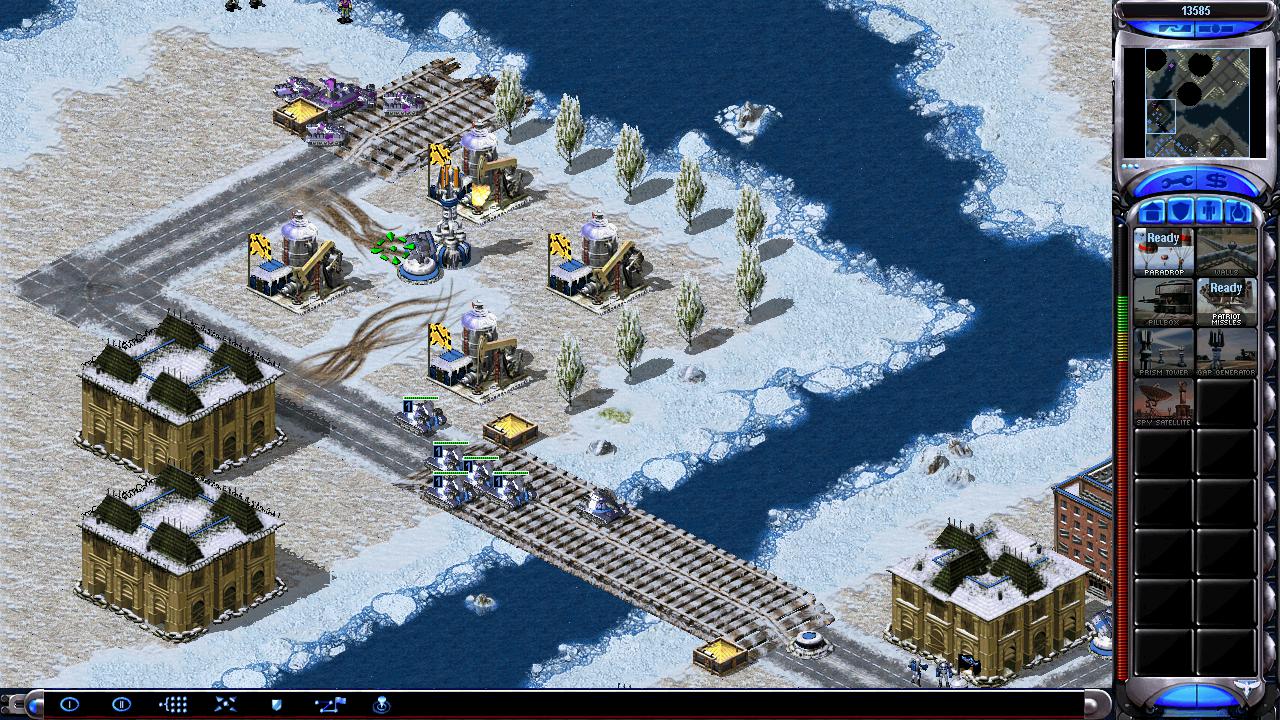
Task: Place the ready Patriot Missile
Action: 1226,301
